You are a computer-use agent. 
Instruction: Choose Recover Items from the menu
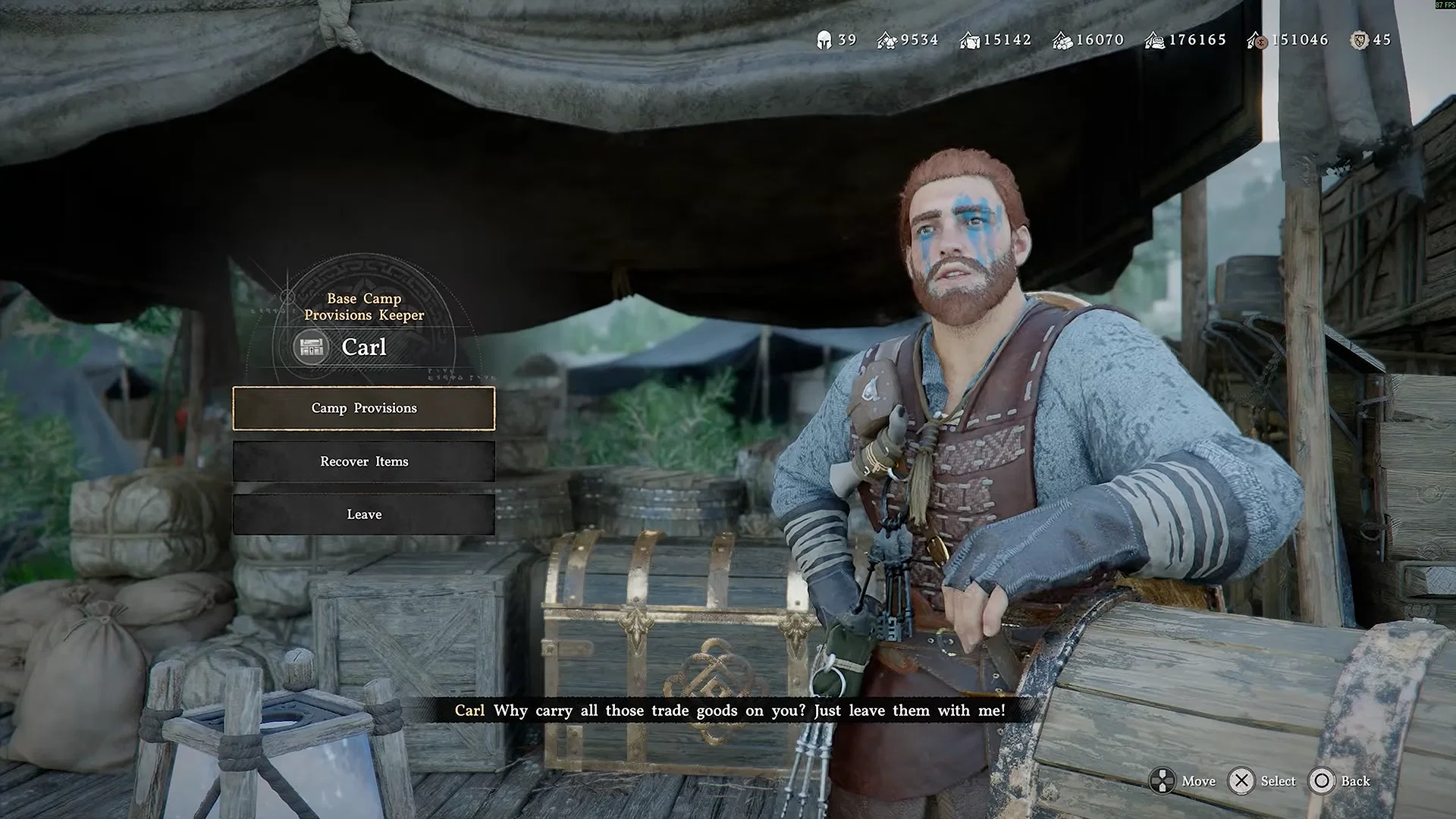(x=364, y=461)
